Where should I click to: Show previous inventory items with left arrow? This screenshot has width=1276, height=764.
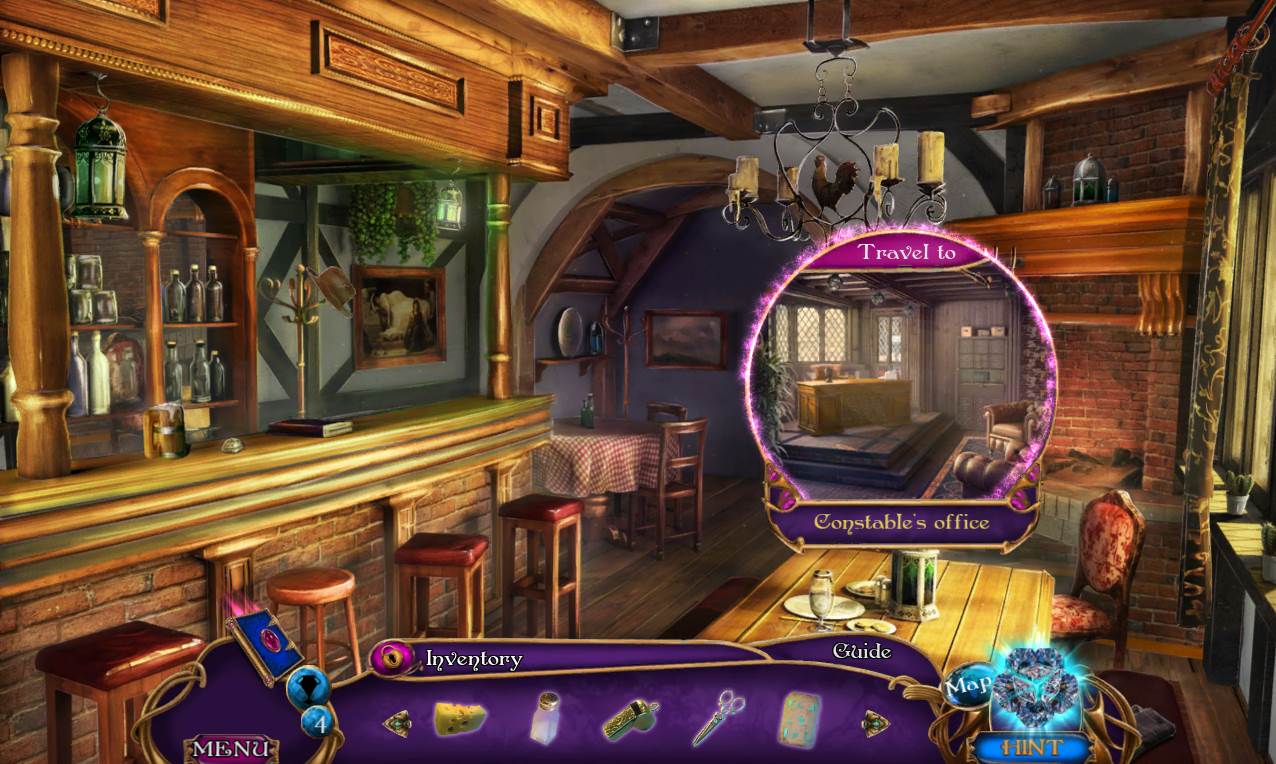(x=397, y=723)
